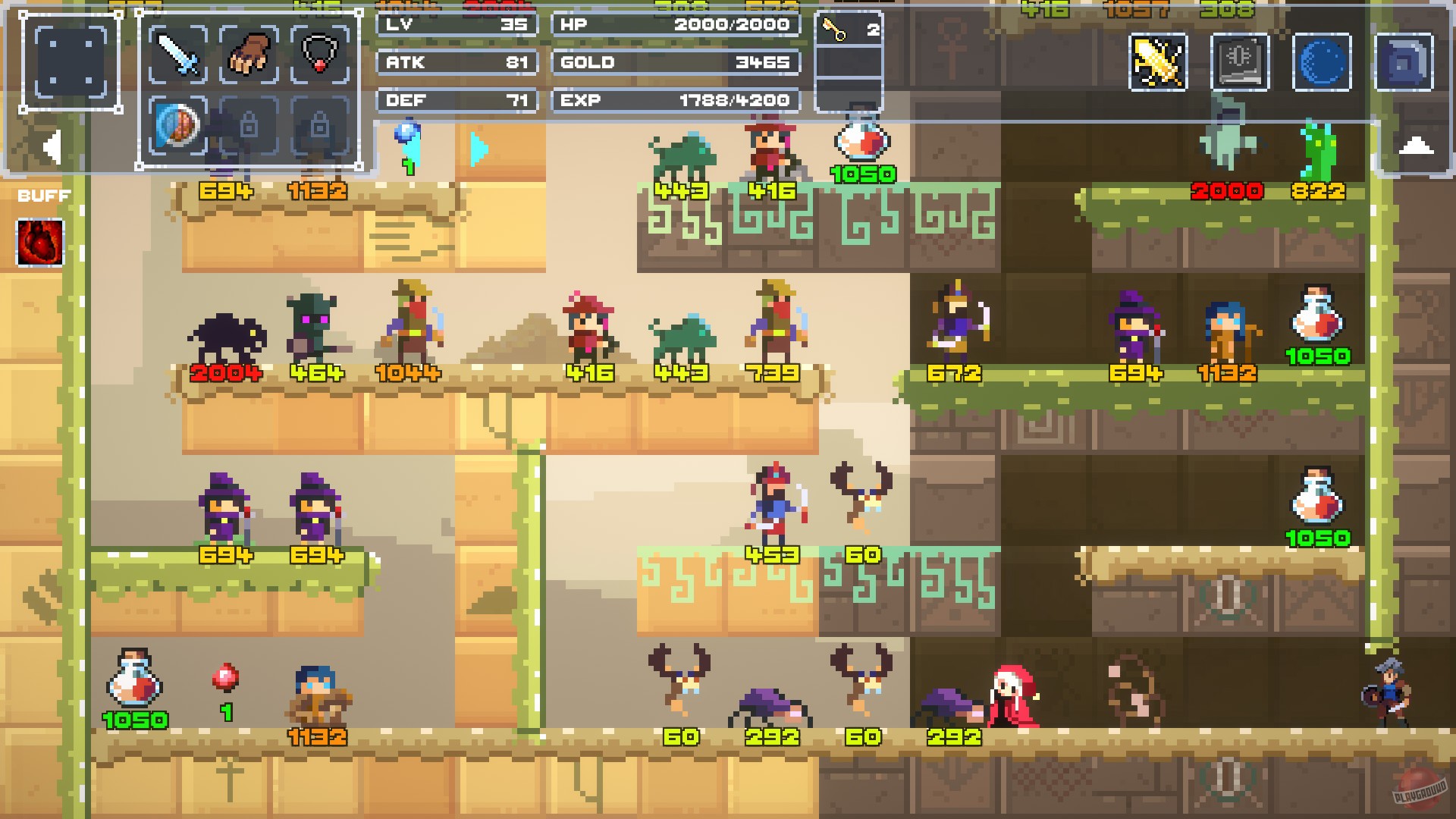Screen dimensions: 1456x819
Task: Open the spellbook icon in the top bar
Action: point(1241,63)
